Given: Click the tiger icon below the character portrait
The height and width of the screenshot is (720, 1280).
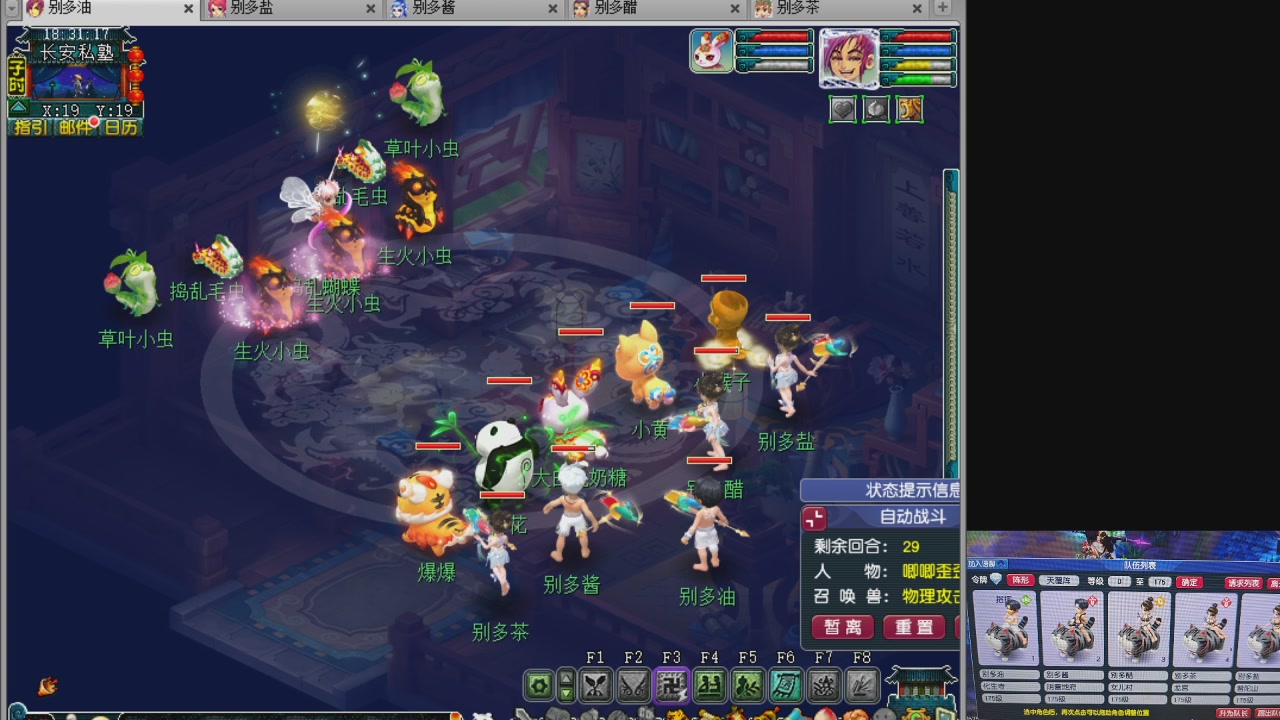Looking at the screenshot, I should pyautogui.click(x=909, y=109).
